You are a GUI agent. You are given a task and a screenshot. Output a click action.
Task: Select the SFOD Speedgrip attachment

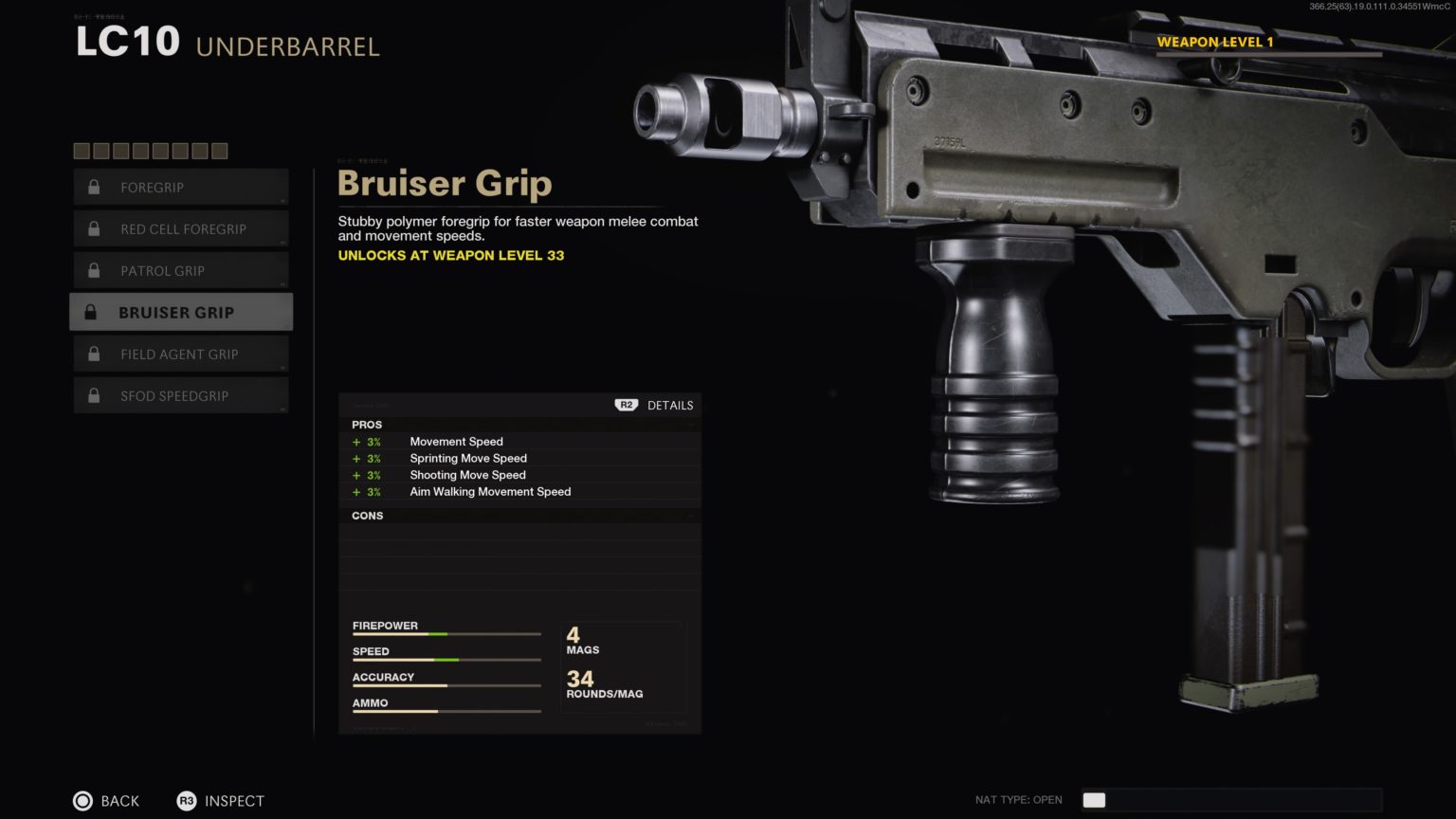tap(180, 396)
